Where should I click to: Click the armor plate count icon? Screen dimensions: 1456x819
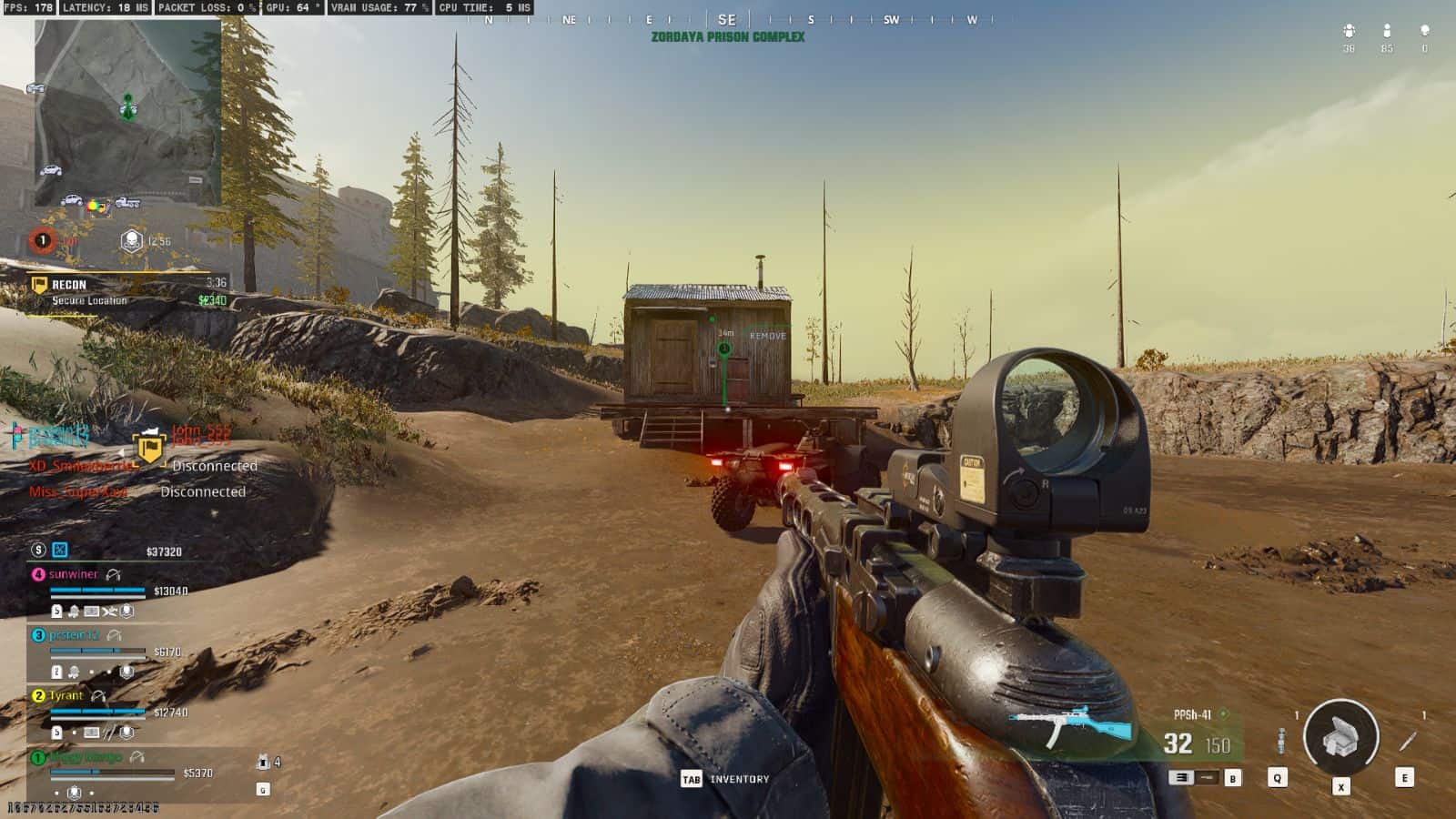point(263,762)
